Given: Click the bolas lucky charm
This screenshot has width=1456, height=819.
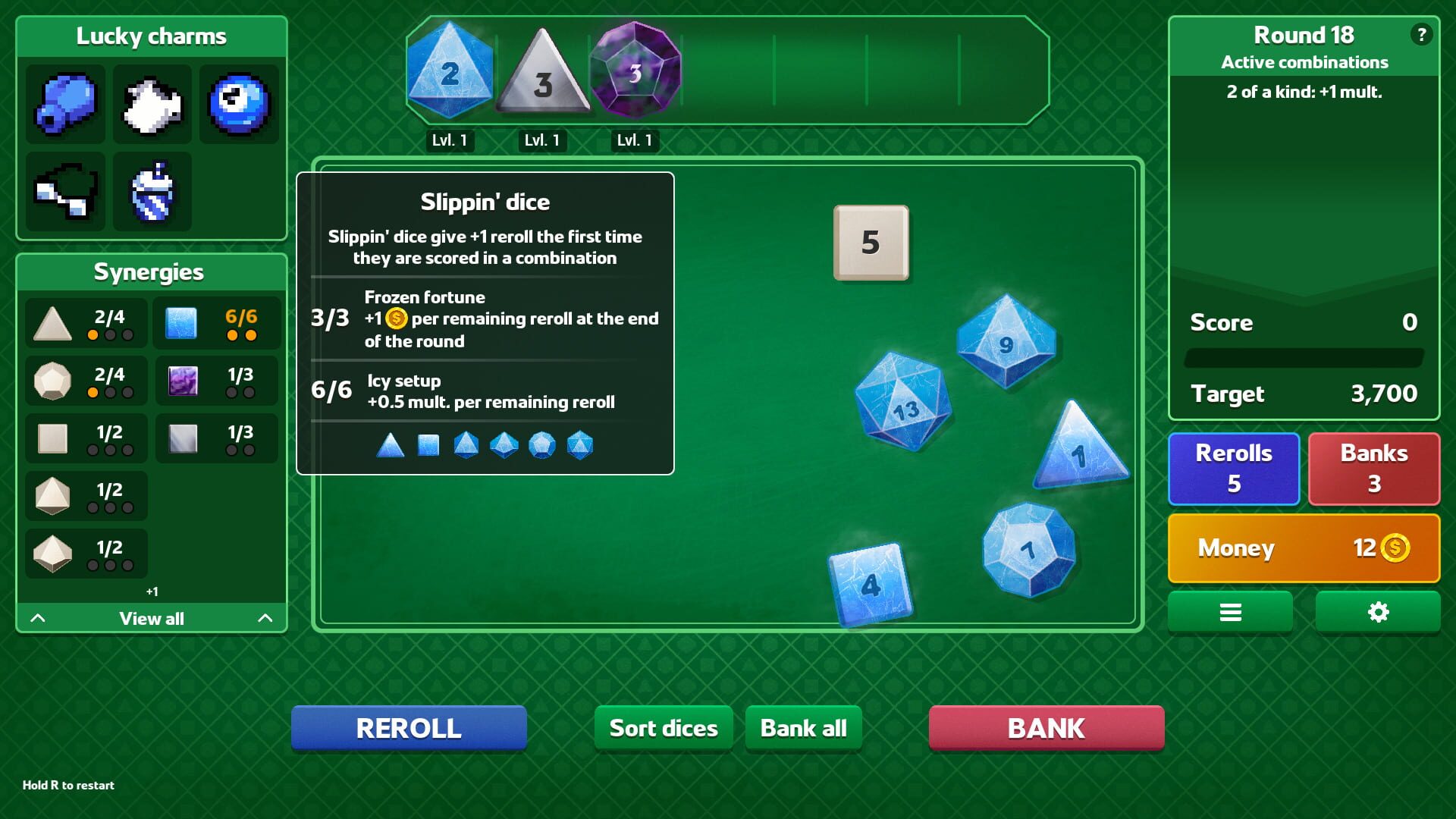Looking at the screenshot, I should point(64,191).
